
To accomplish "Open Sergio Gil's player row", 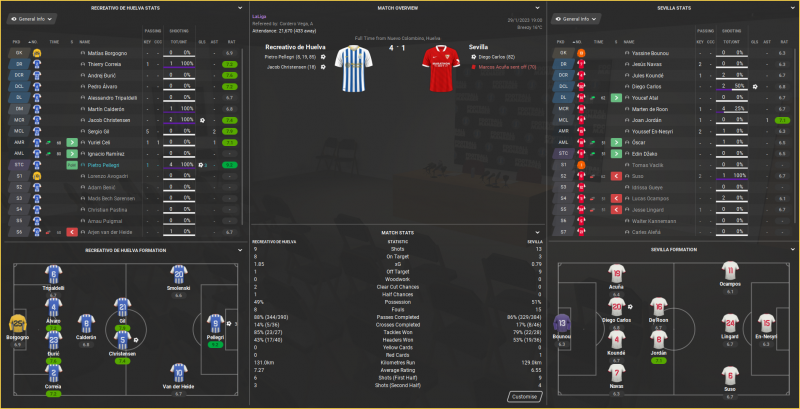I will click(x=98, y=130).
